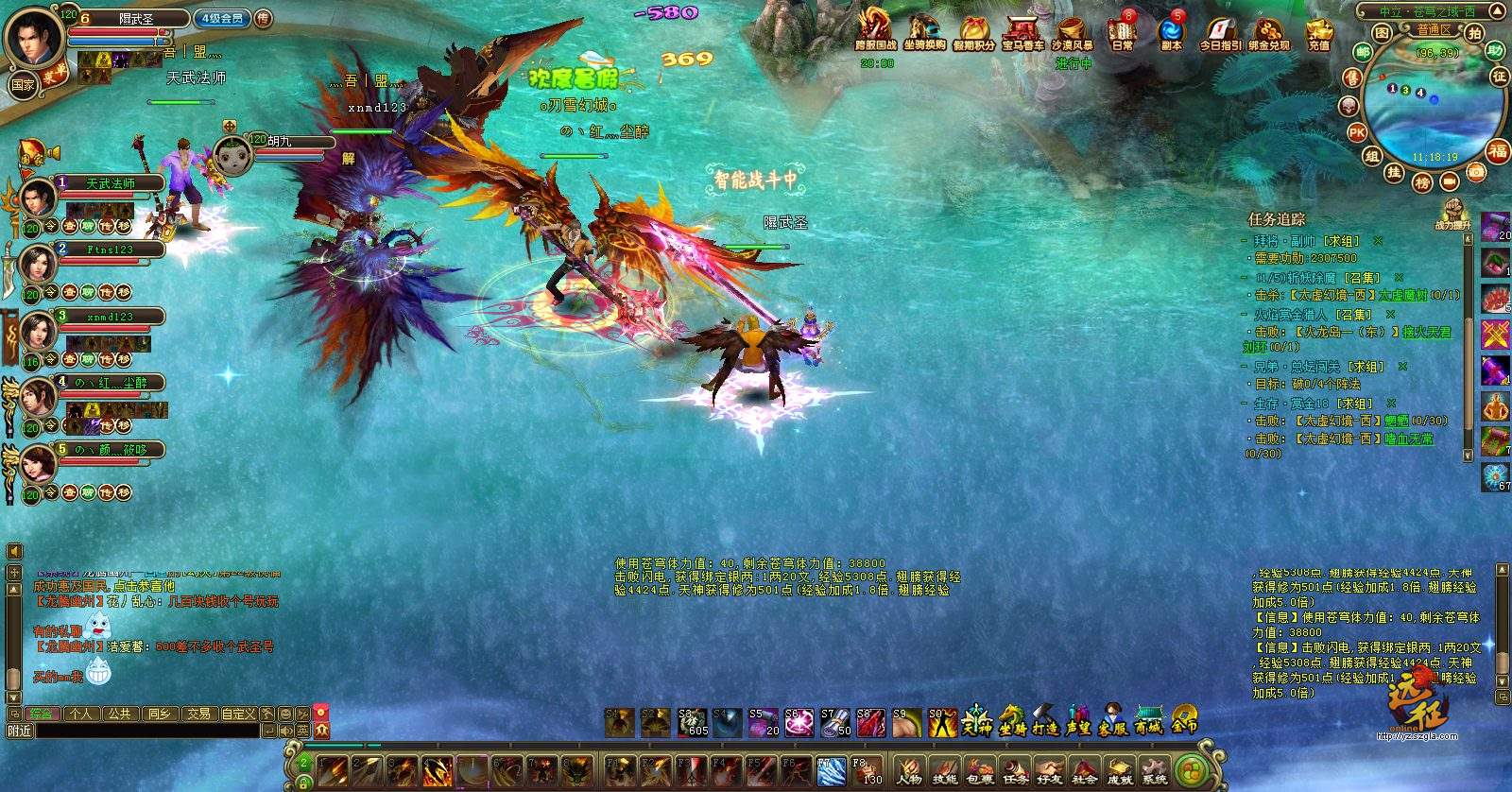
Task: Toggle the PK mode button beside minimap
Action: (1357, 133)
